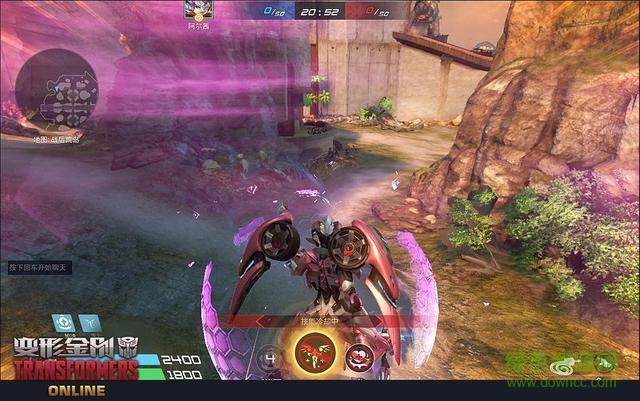Trigger the skill icon numbered 4
Viewport: 640px width, 401px height.
click(271, 358)
